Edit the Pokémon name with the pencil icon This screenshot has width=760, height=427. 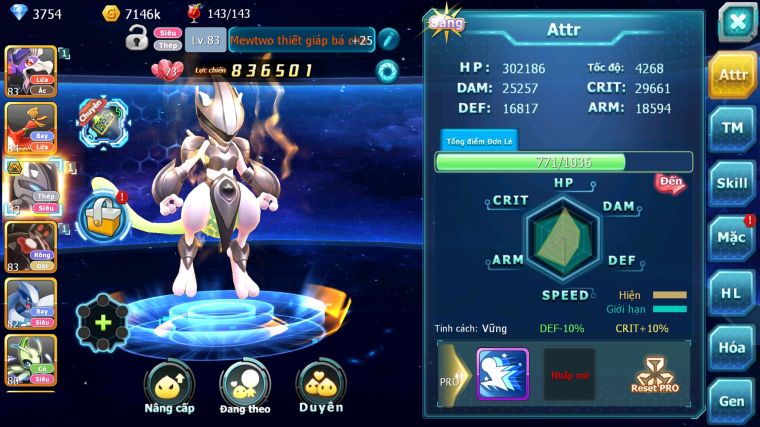[389, 40]
